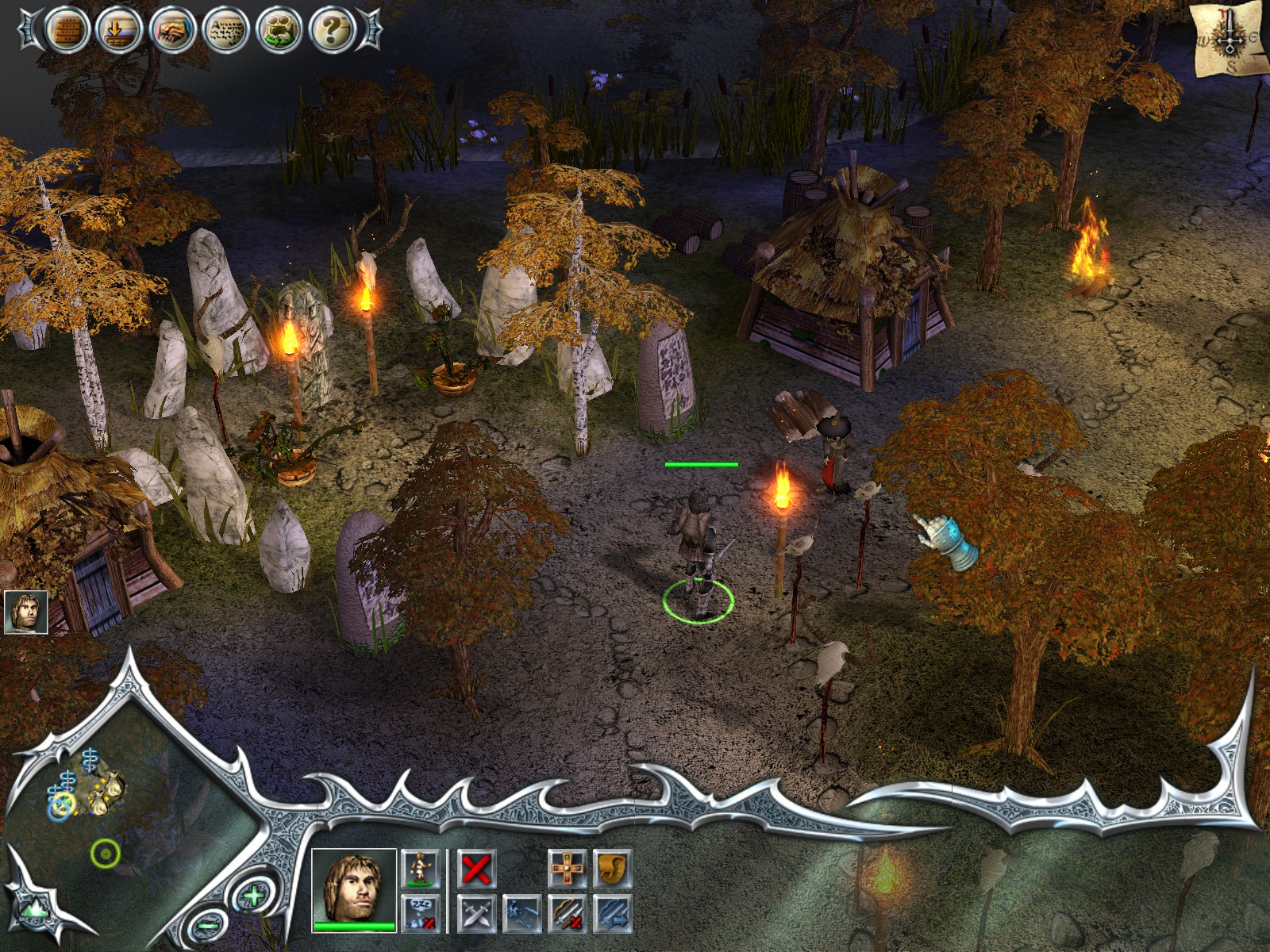Open the handshake diplomacy icon
Screen dimensions: 1270x952
point(172,31)
